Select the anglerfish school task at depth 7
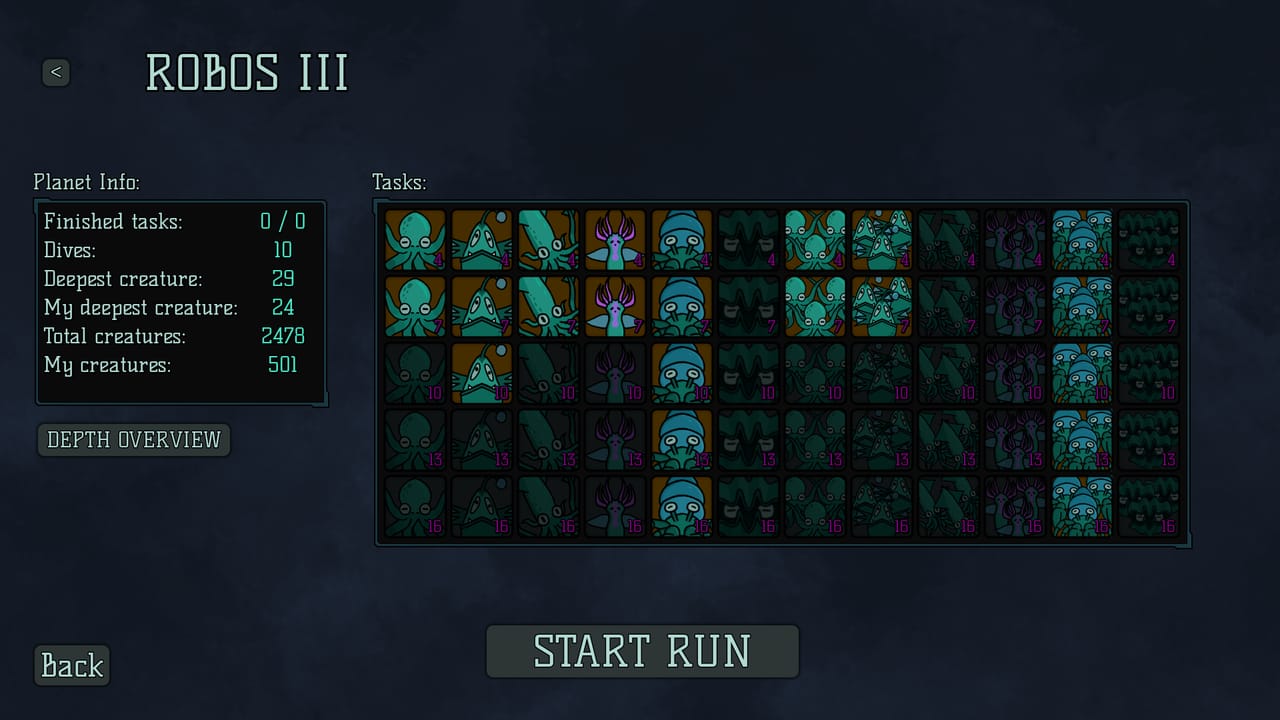 pyautogui.click(x=881, y=308)
